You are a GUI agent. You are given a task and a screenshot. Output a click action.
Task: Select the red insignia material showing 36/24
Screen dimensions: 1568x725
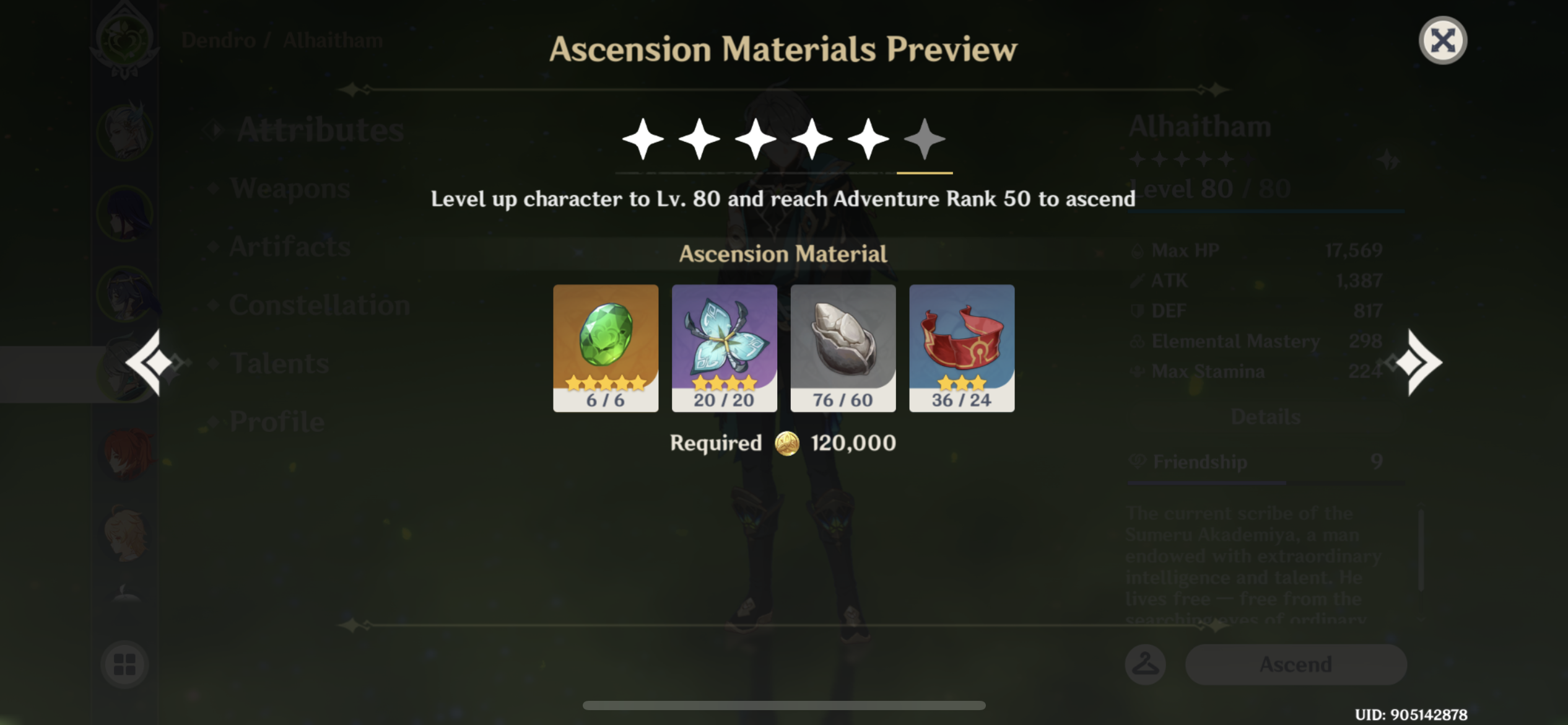[x=962, y=347]
